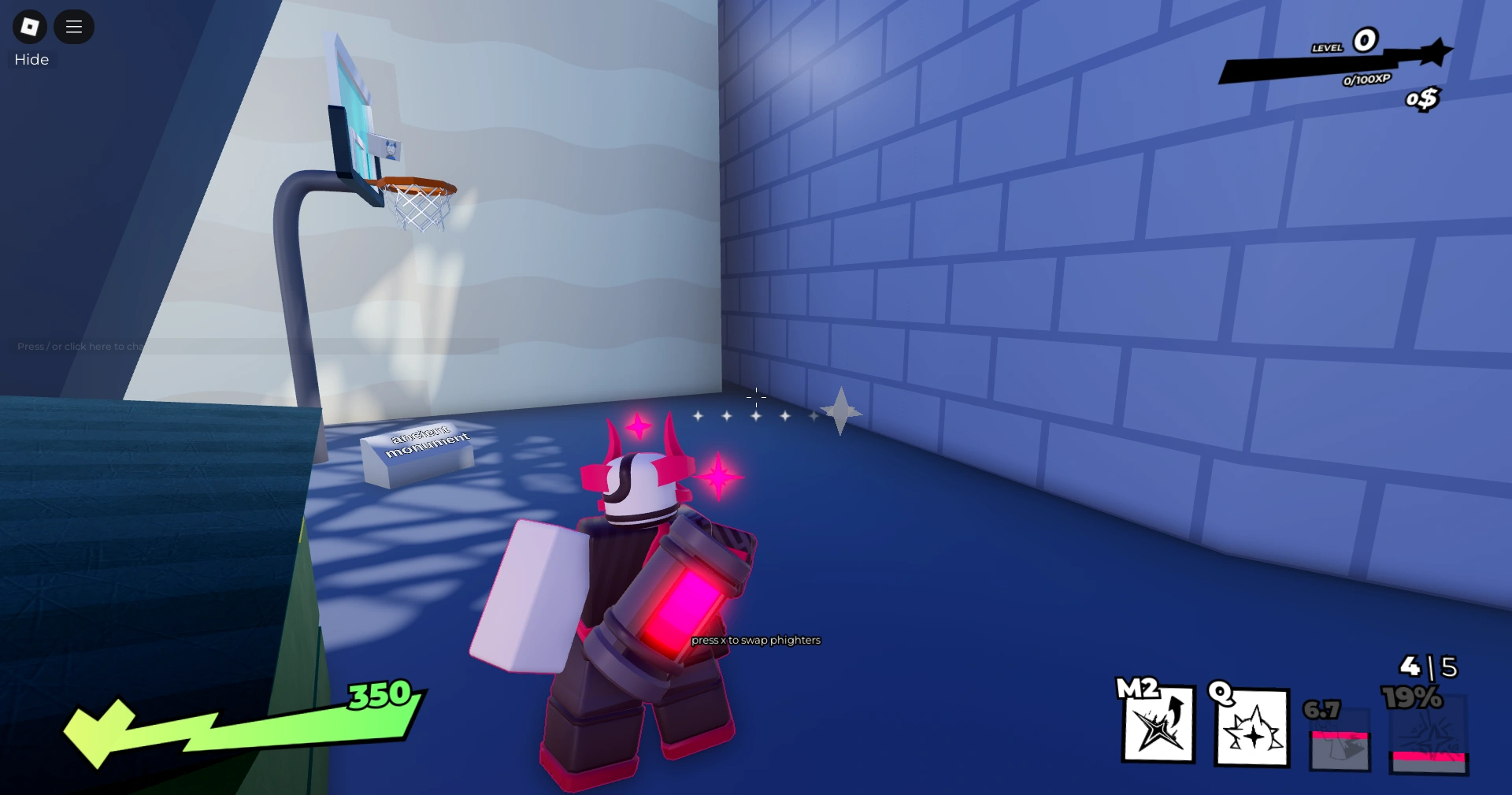Click the green 350 damage arrow
This screenshot has height=795, width=1512.
(x=378, y=697)
